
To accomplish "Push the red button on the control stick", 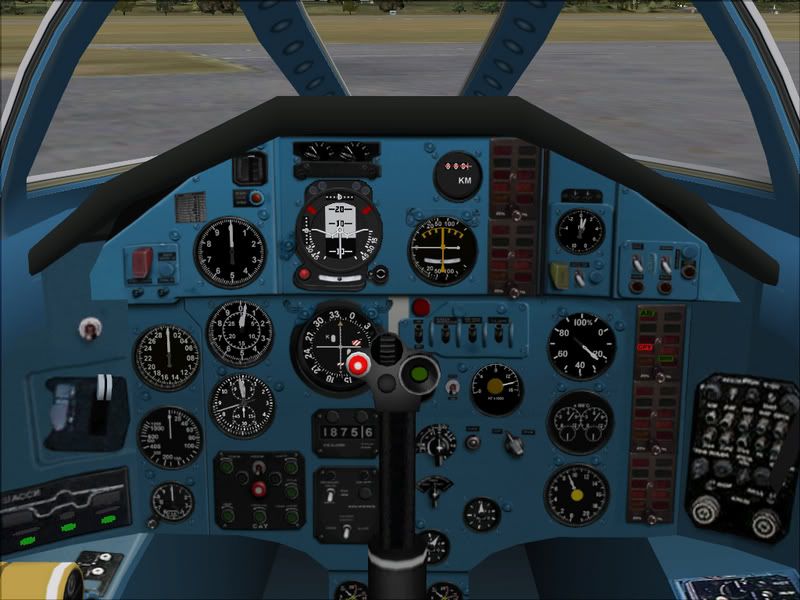I will point(356,366).
